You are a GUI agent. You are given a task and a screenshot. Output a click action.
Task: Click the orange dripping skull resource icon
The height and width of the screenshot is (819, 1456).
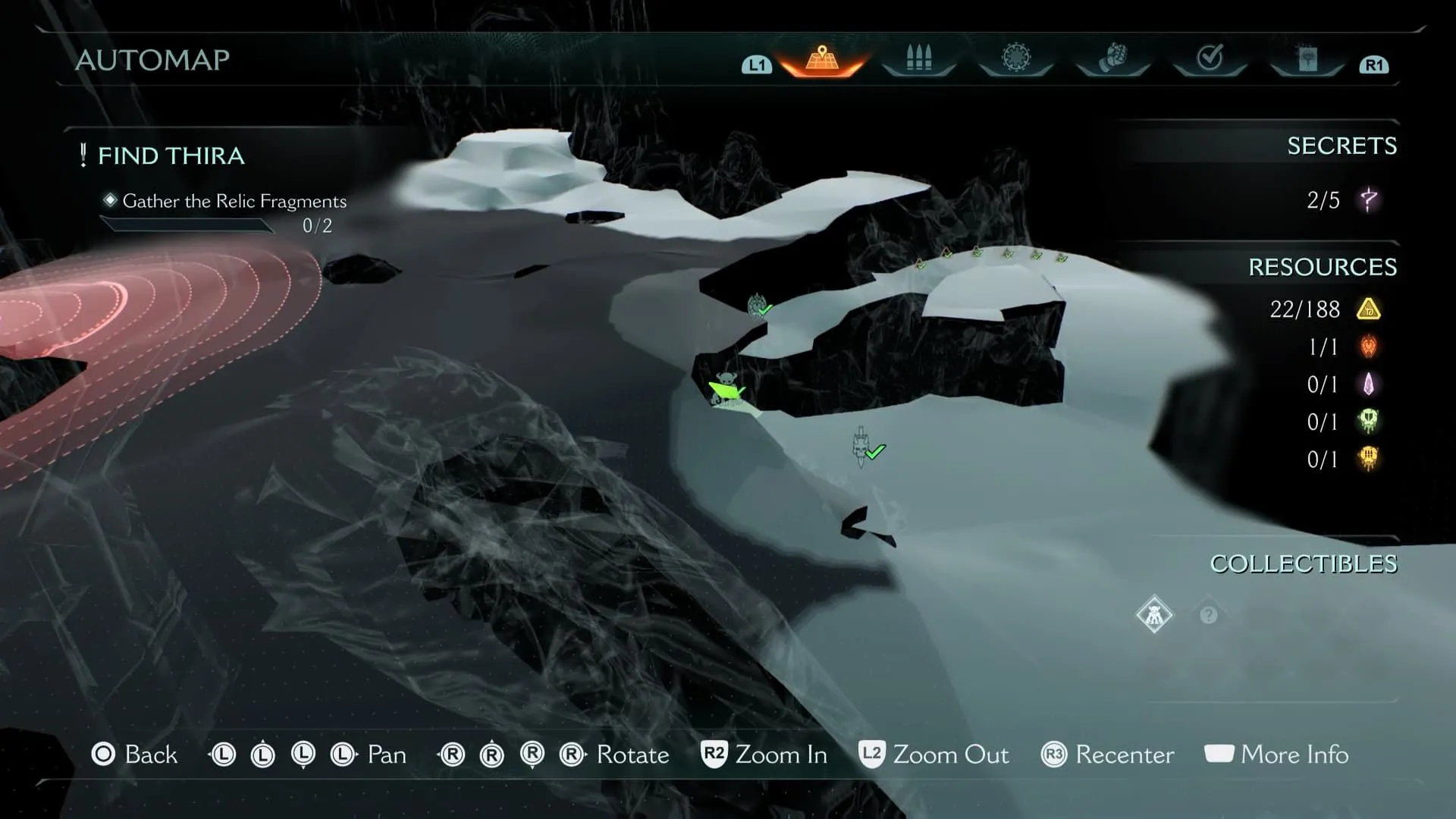[1369, 459]
